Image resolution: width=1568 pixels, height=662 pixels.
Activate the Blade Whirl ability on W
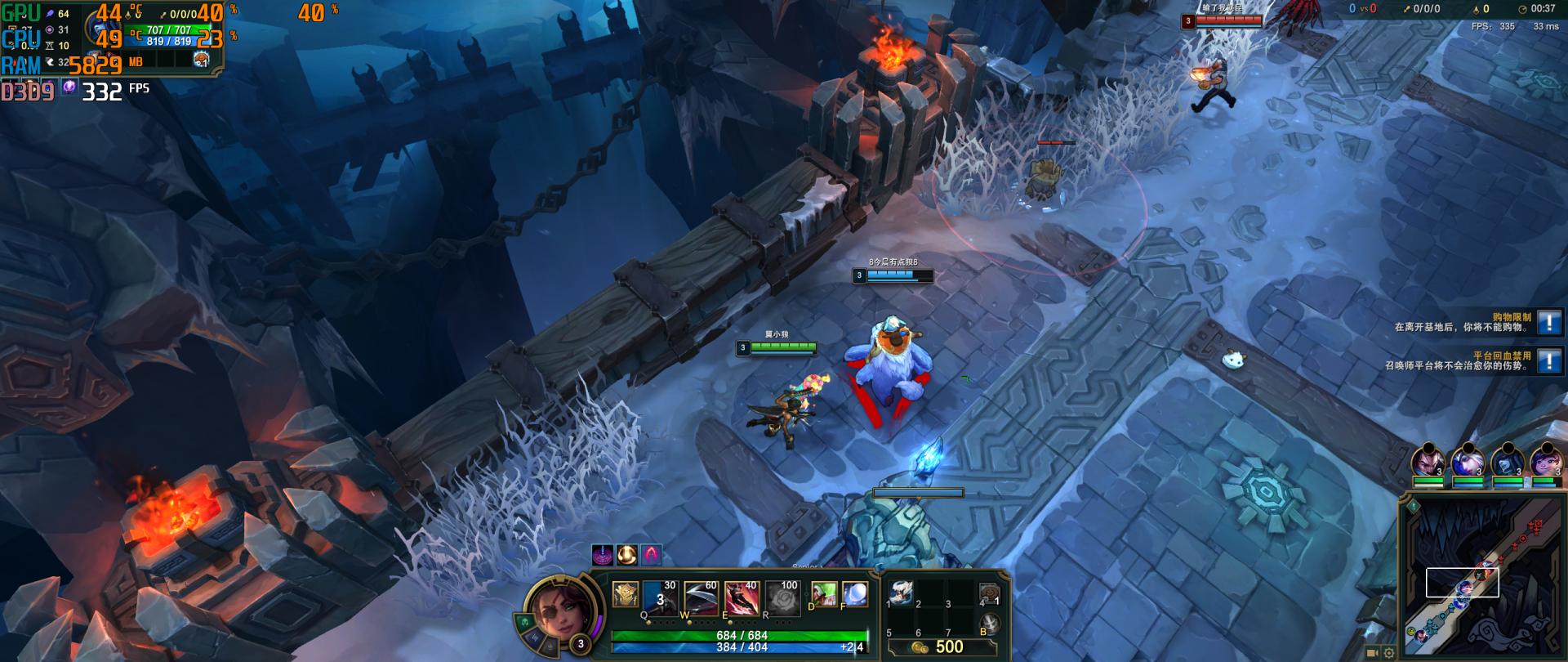[x=700, y=598]
